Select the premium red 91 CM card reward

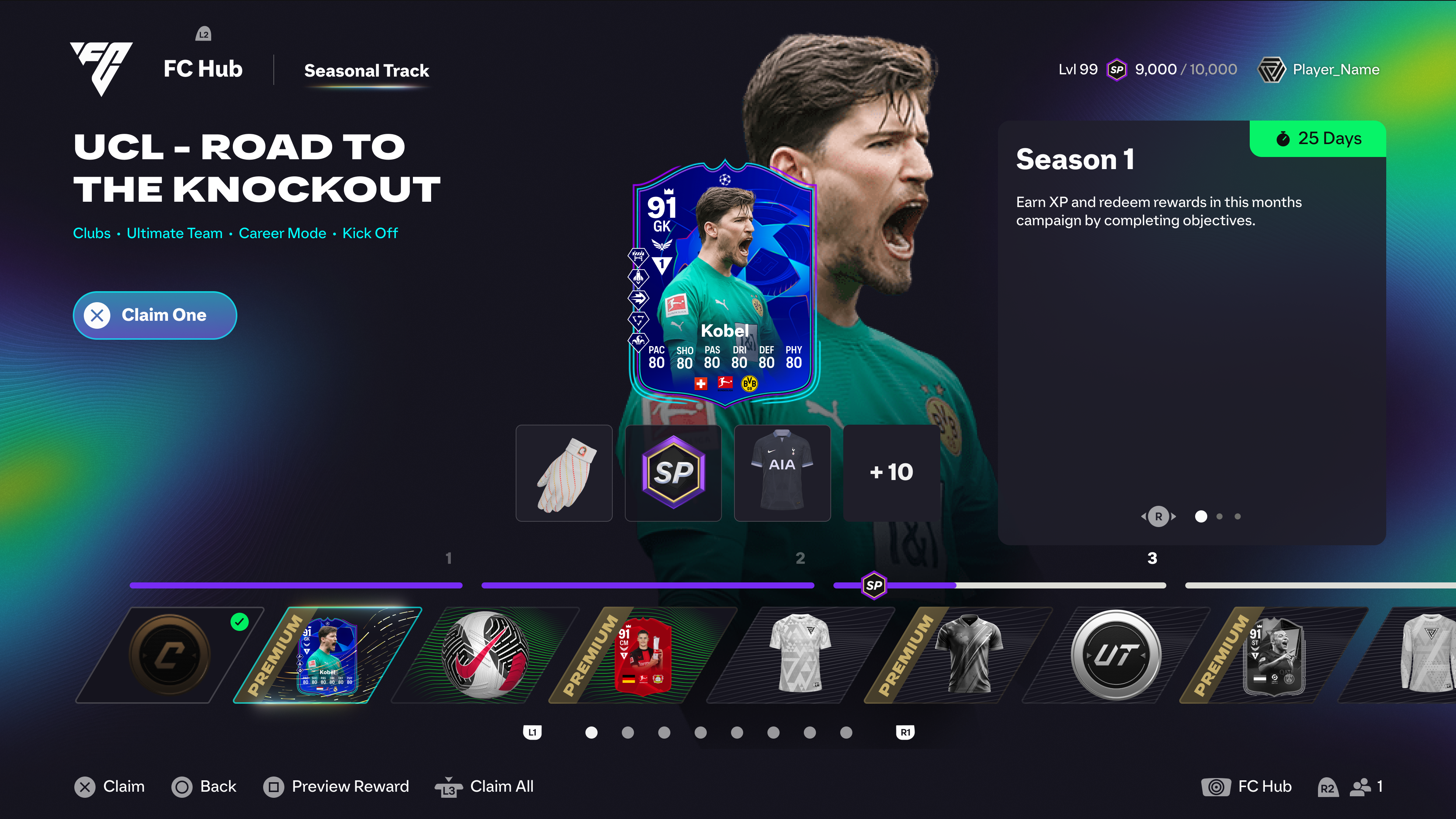[643, 655]
